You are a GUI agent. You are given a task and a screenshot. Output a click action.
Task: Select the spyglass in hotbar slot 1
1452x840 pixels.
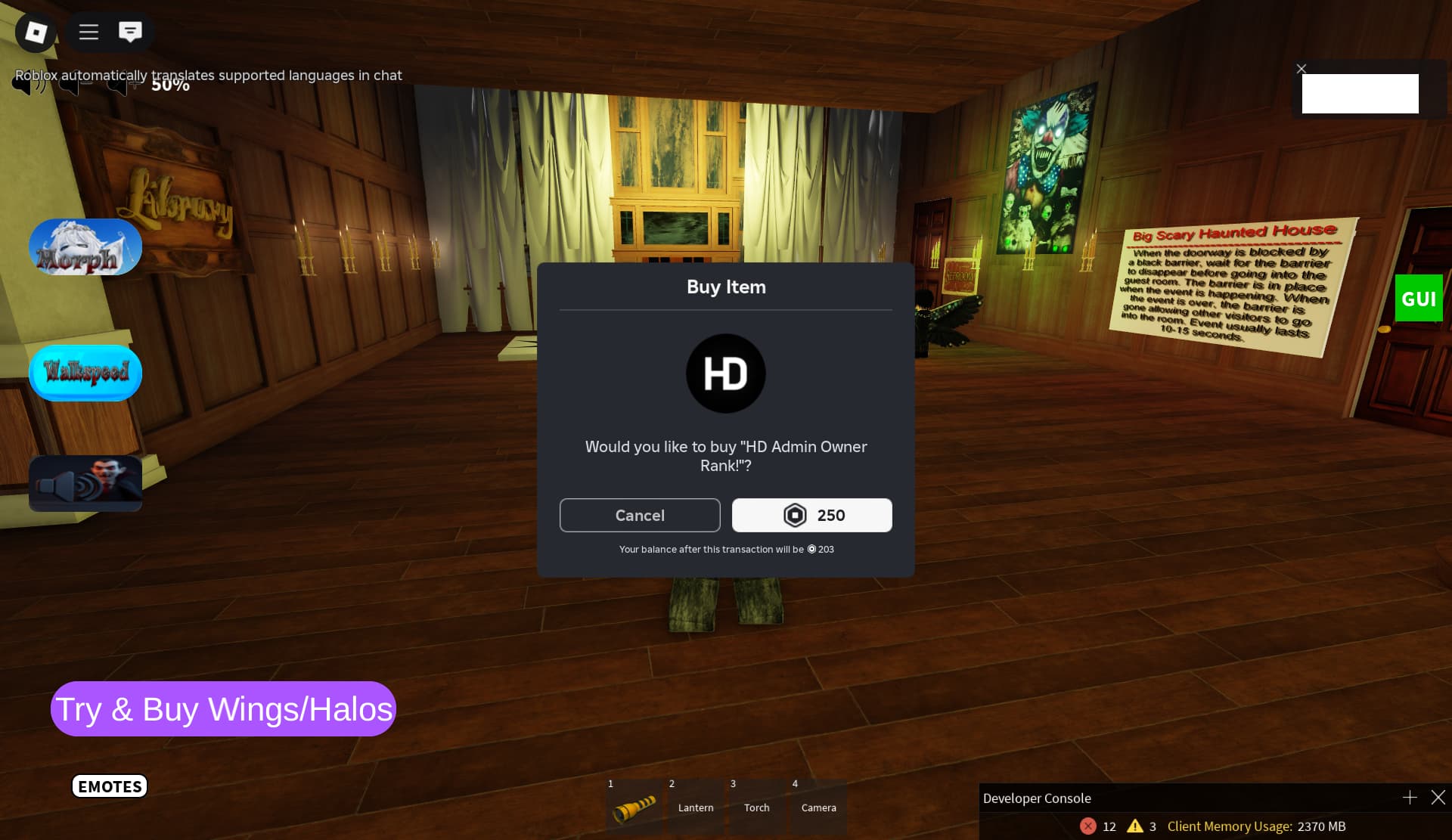point(634,807)
